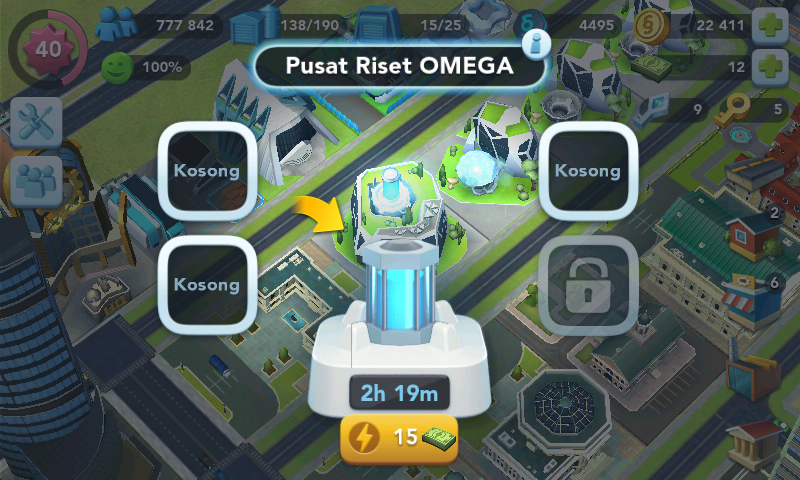
Task: Open the friends panel button
Action: pos(37,181)
